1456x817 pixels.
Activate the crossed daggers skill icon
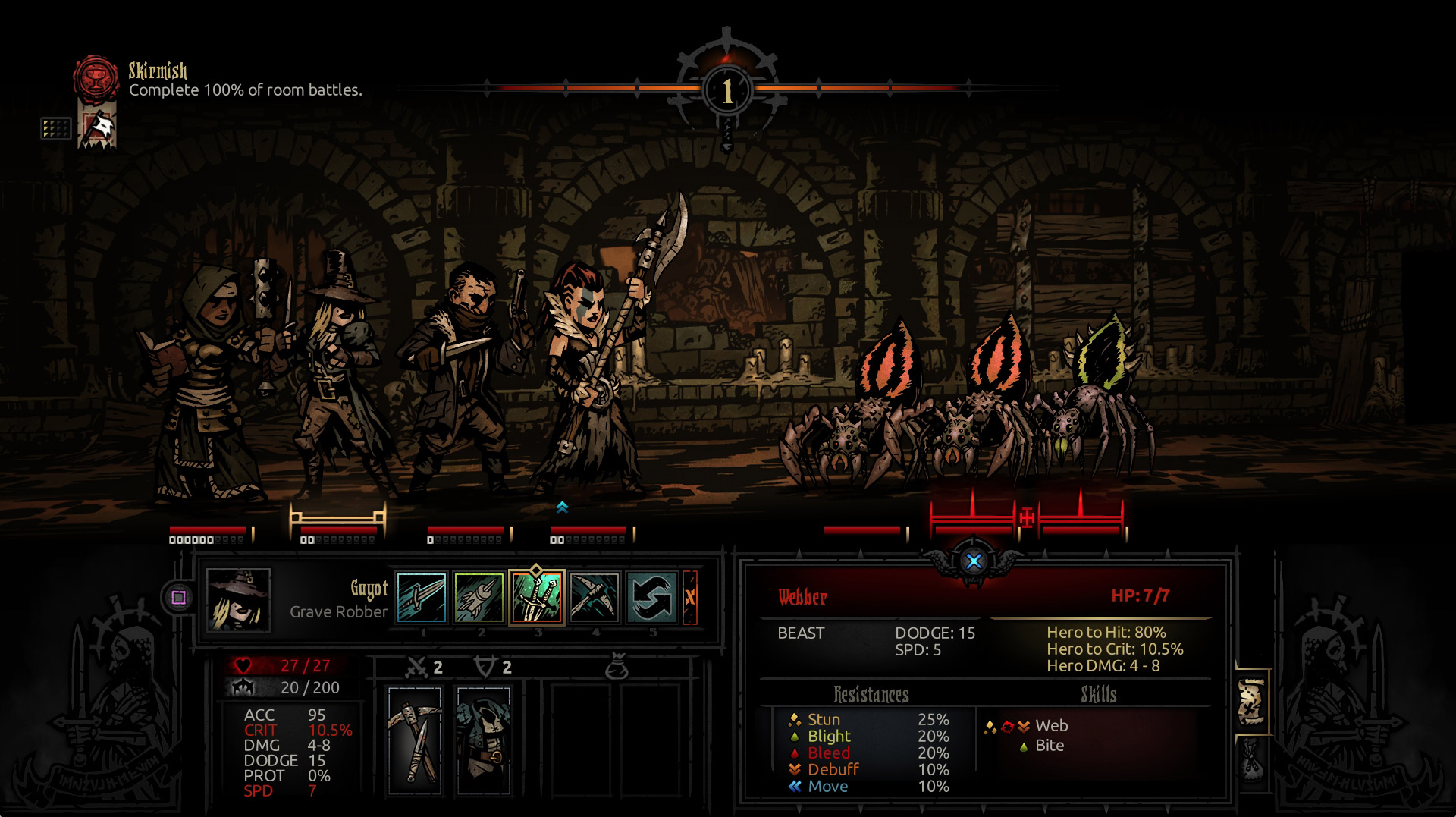(537, 597)
